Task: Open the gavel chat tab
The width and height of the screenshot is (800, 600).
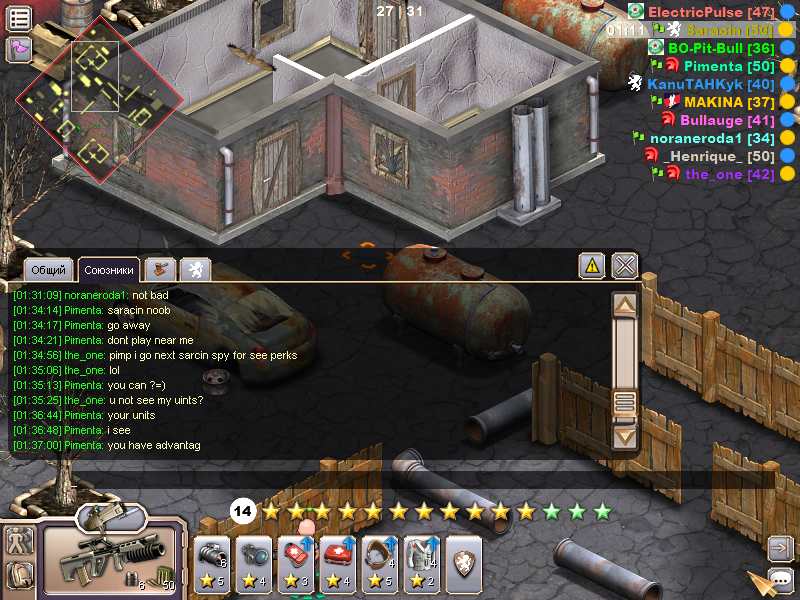Action: [x=160, y=269]
